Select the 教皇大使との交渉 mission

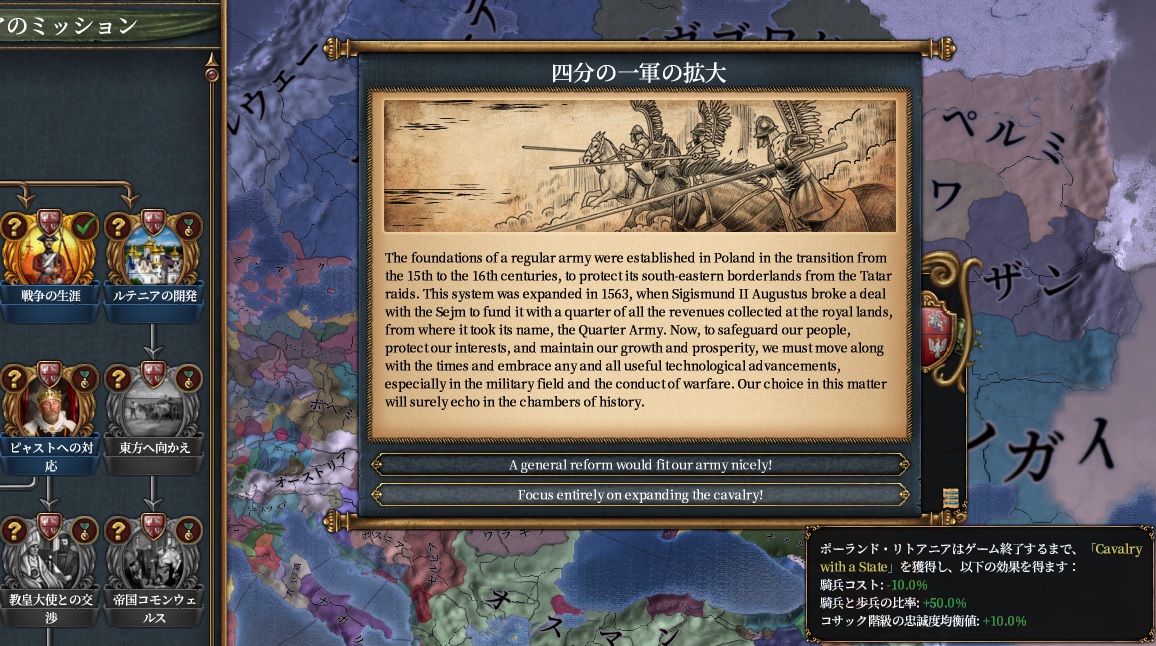click(x=50, y=562)
